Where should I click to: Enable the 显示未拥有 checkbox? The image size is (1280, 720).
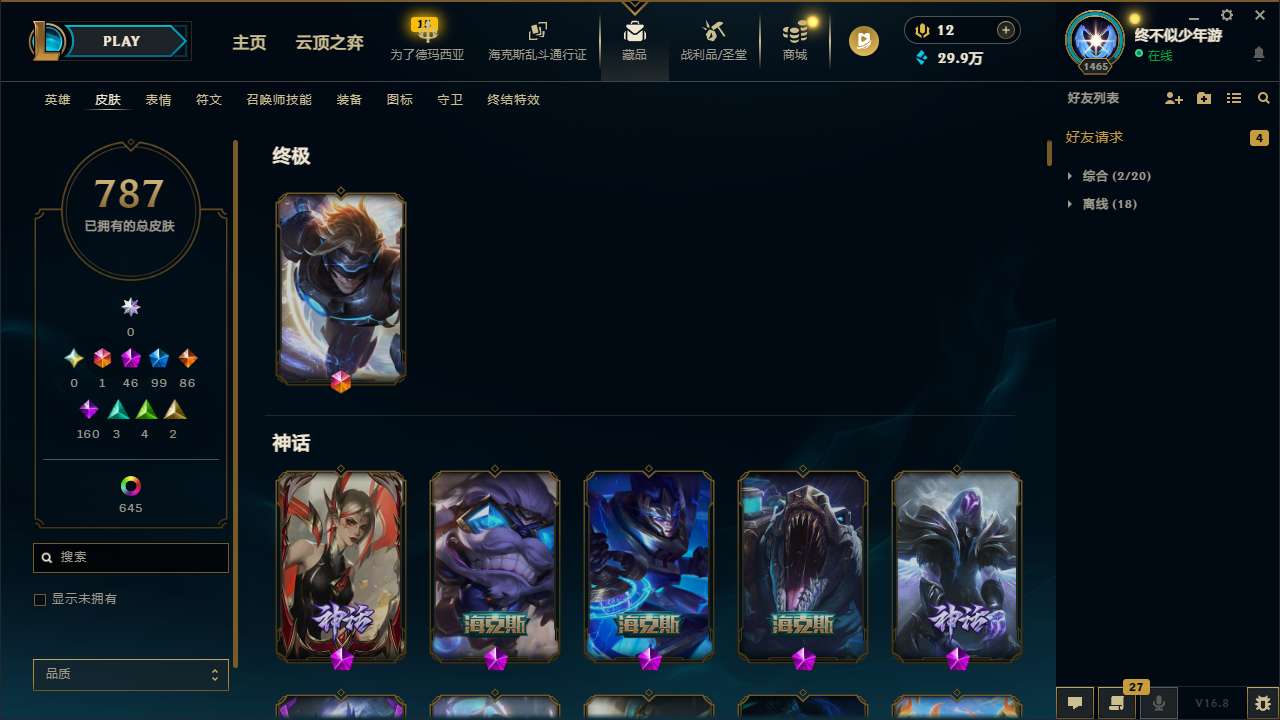pos(40,599)
